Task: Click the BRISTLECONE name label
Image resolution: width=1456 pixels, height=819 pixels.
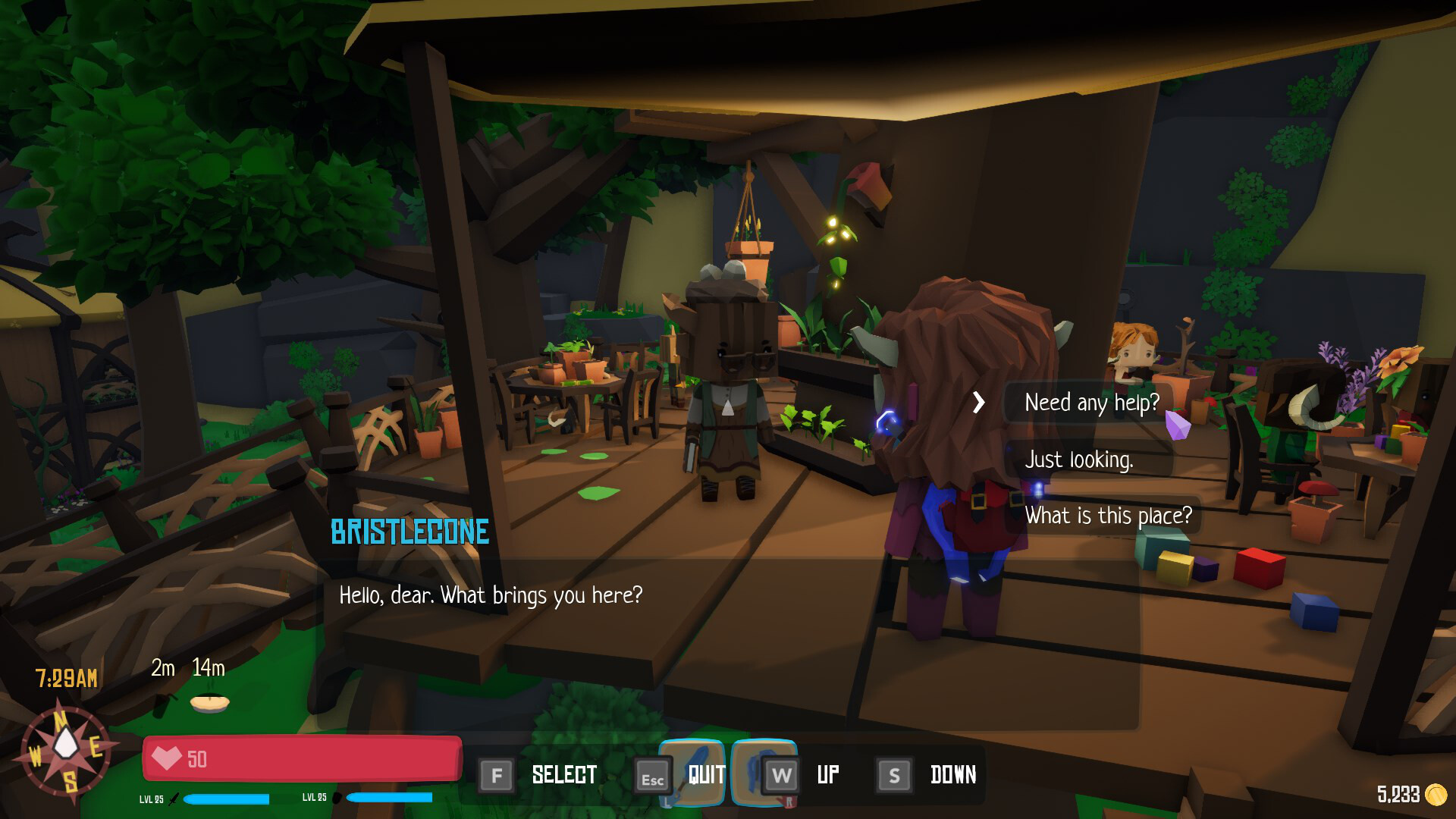Action: click(409, 532)
